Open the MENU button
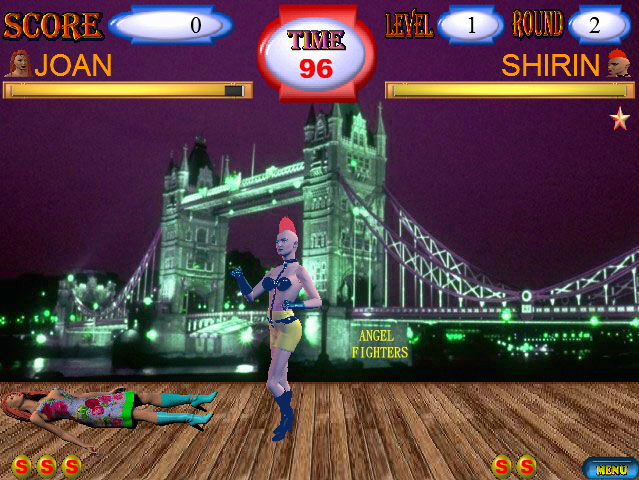Image resolution: width=639 pixels, height=480 pixels. click(610, 468)
